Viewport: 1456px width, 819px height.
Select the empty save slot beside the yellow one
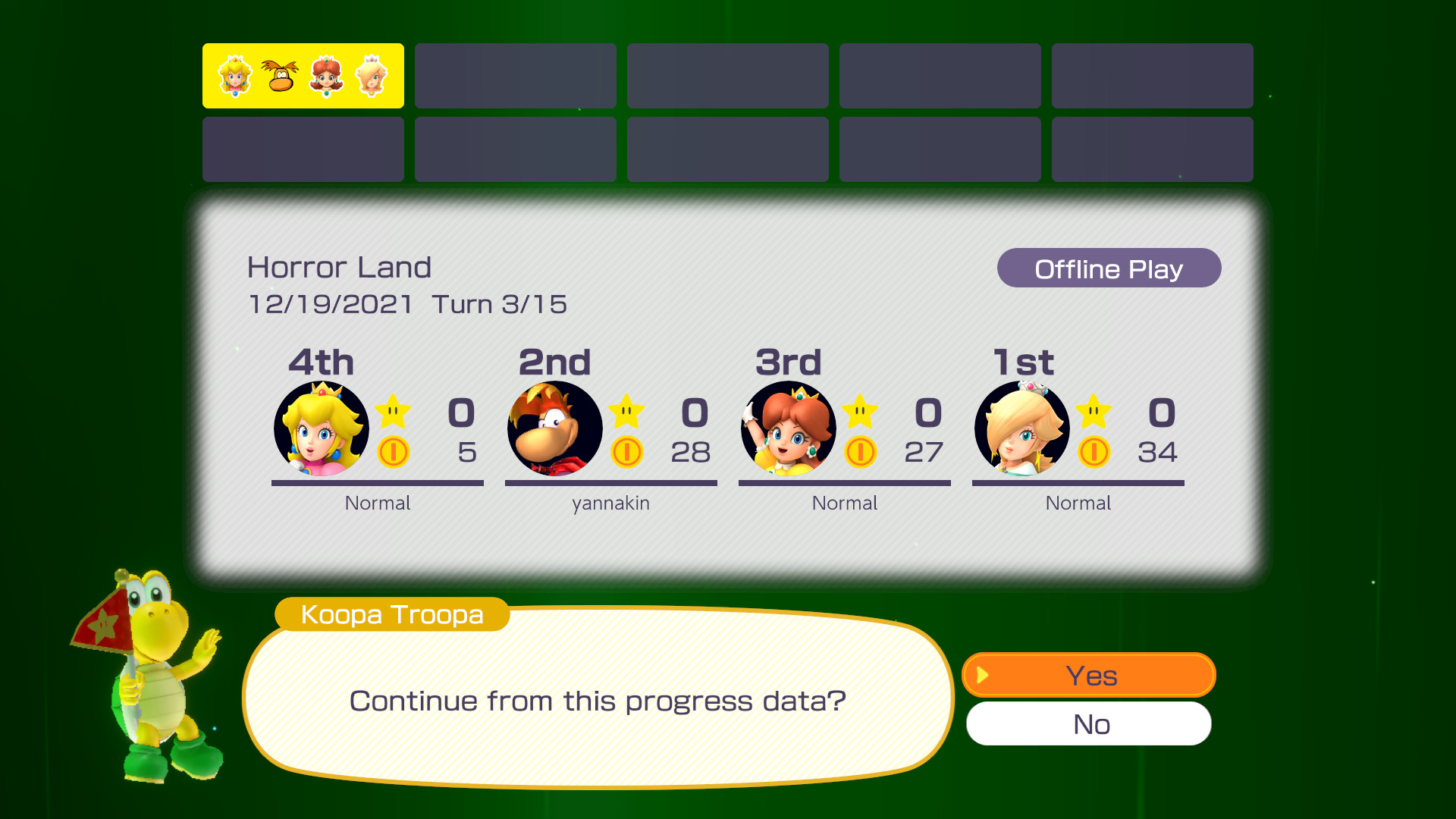click(x=515, y=76)
